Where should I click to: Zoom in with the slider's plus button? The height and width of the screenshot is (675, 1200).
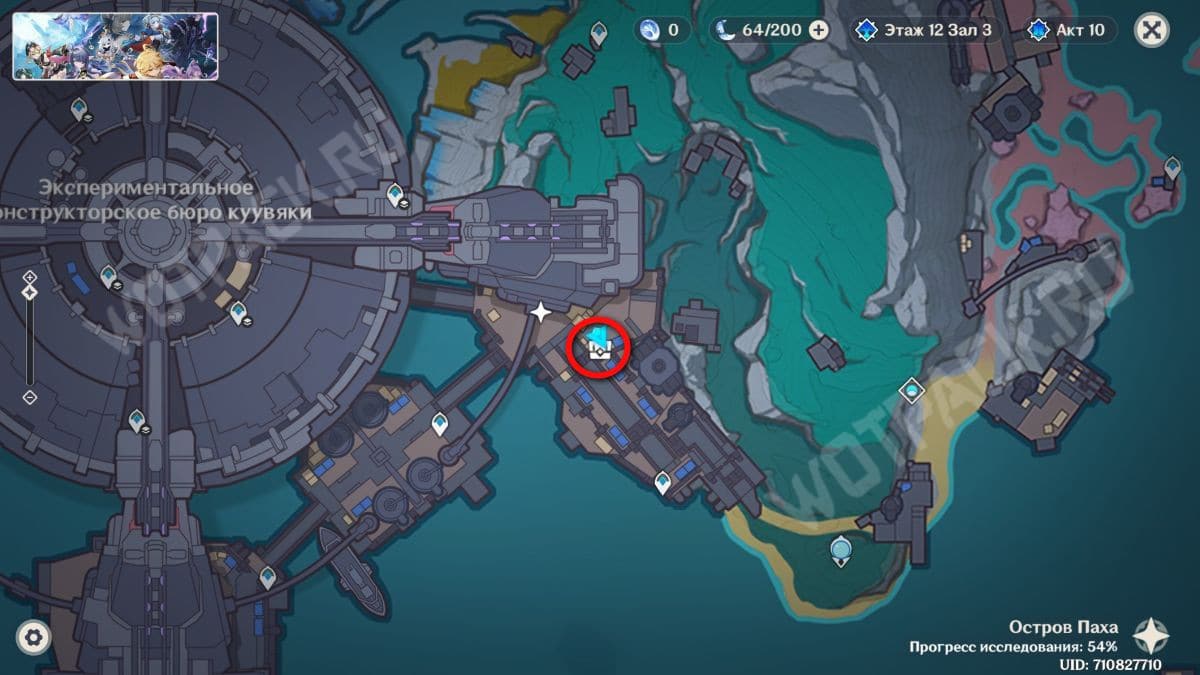click(30, 277)
